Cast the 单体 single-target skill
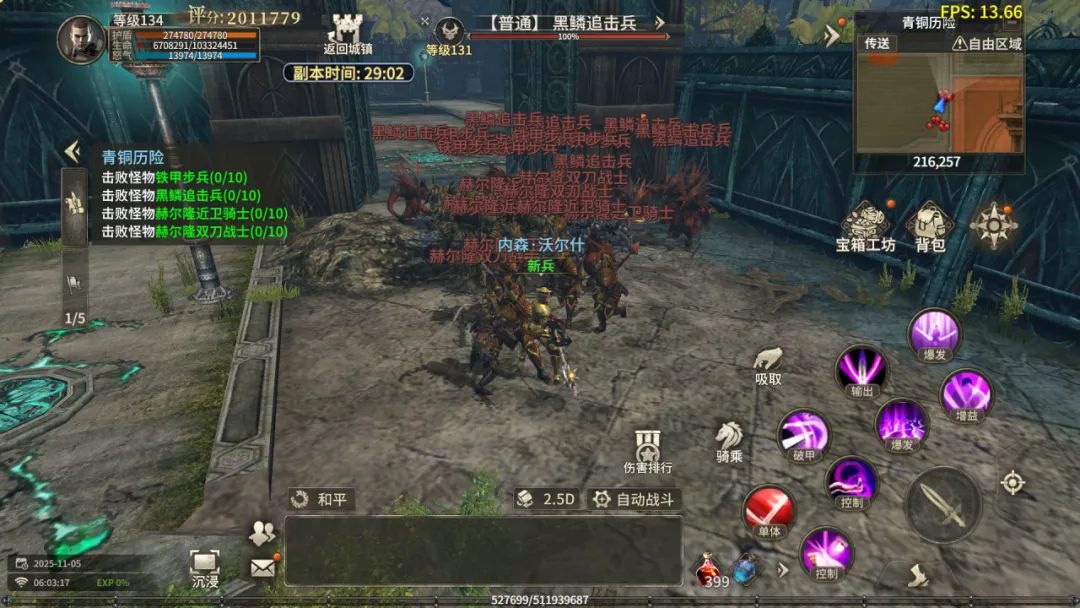The height and width of the screenshot is (608, 1080). (768, 511)
